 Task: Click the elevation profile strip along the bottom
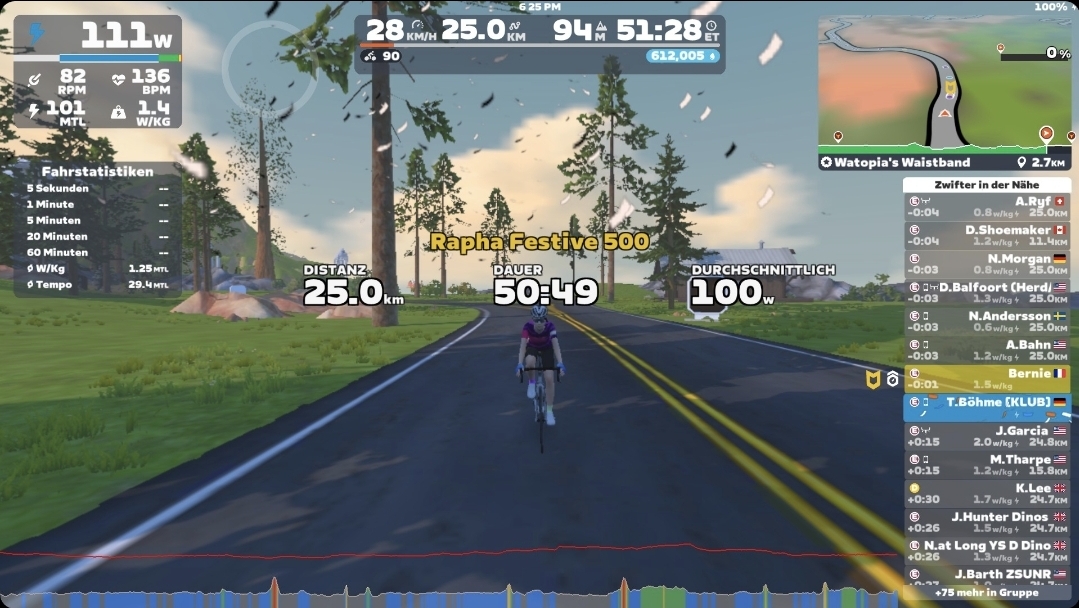(x=450, y=592)
